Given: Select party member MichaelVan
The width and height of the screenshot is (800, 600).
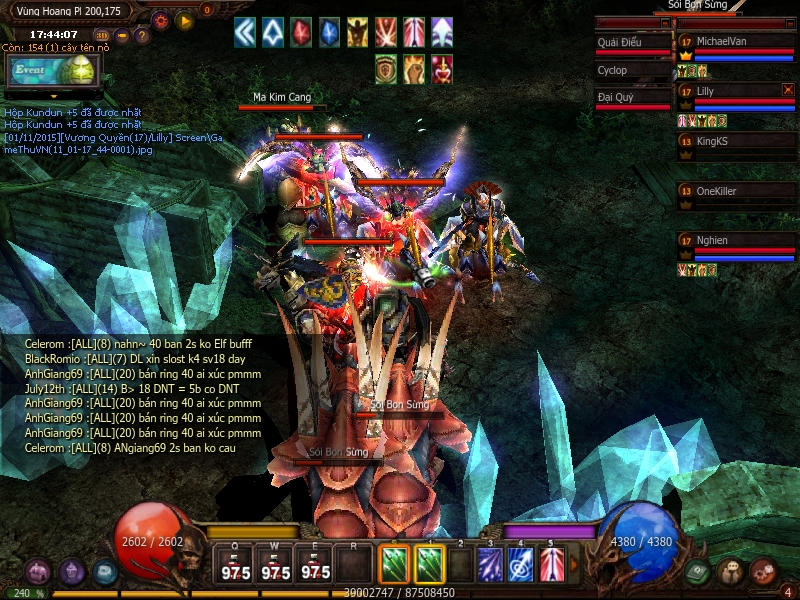Looking at the screenshot, I should 737,42.
